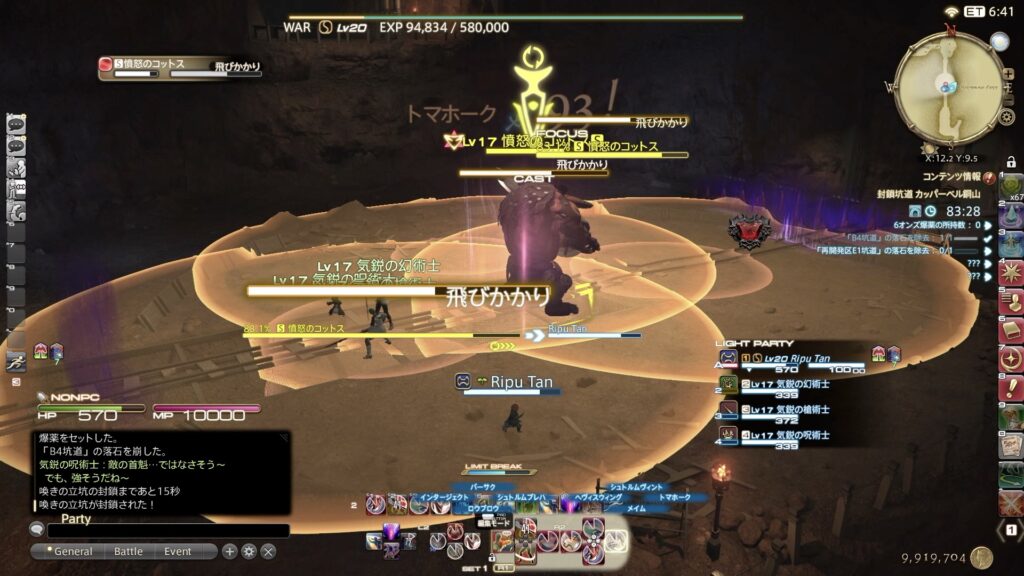Viewport: 1024px width, 576px height.
Task: Switch to the General chat tab
Action: pyautogui.click(x=73, y=551)
